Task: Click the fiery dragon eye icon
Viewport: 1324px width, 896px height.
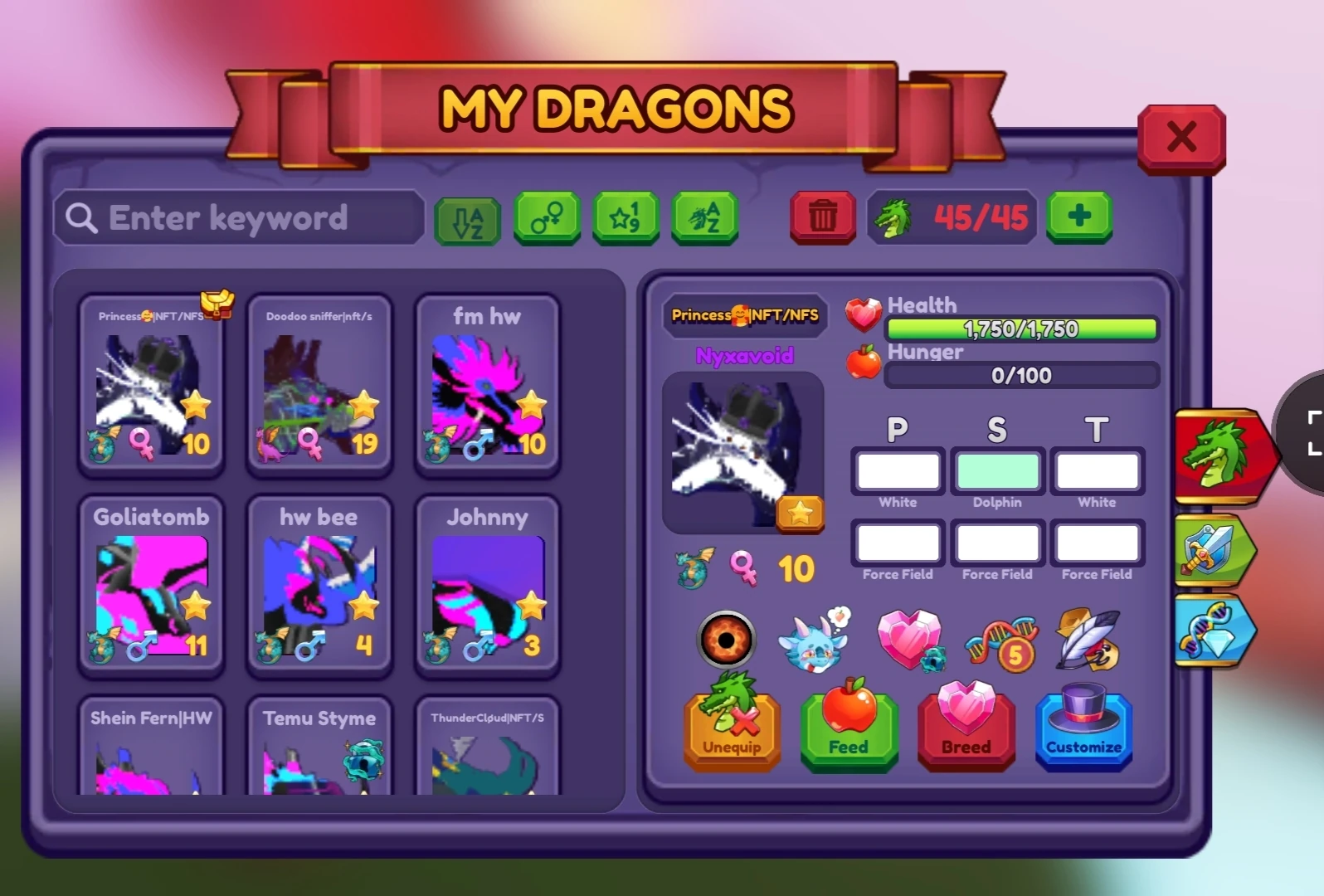Action: (727, 640)
